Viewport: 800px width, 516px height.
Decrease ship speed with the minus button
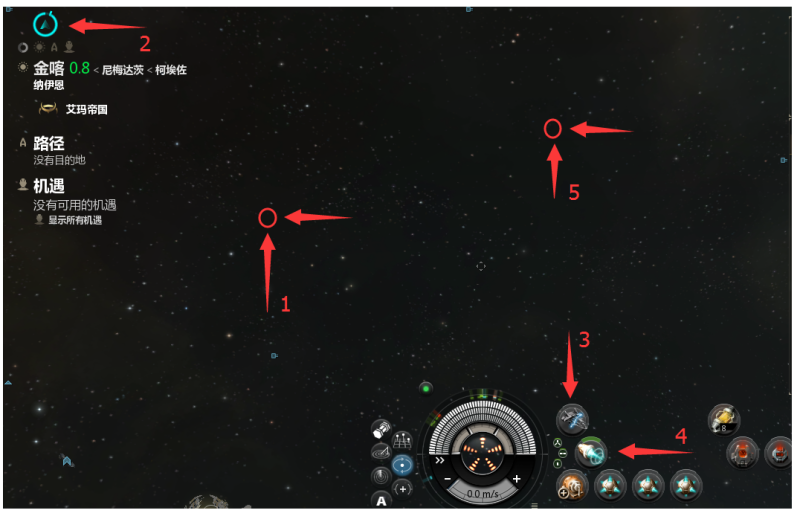tap(446, 479)
